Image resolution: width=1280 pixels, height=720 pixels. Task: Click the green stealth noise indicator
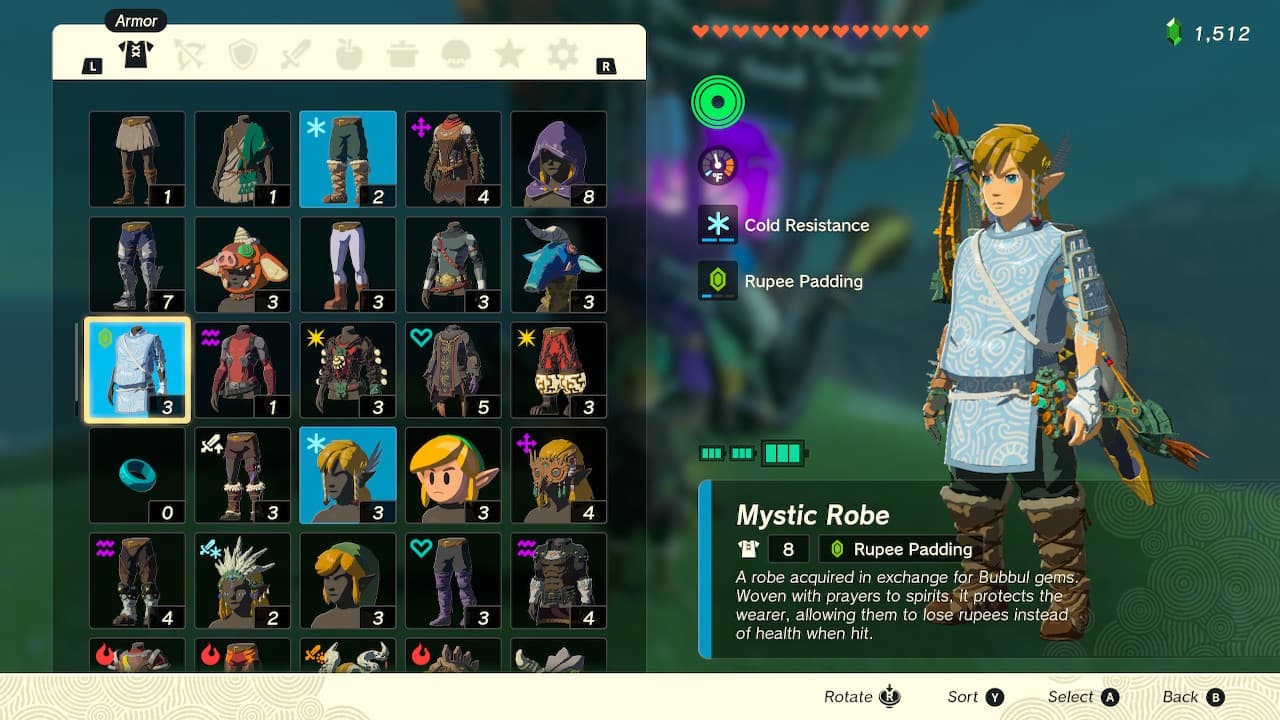point(716,101)
